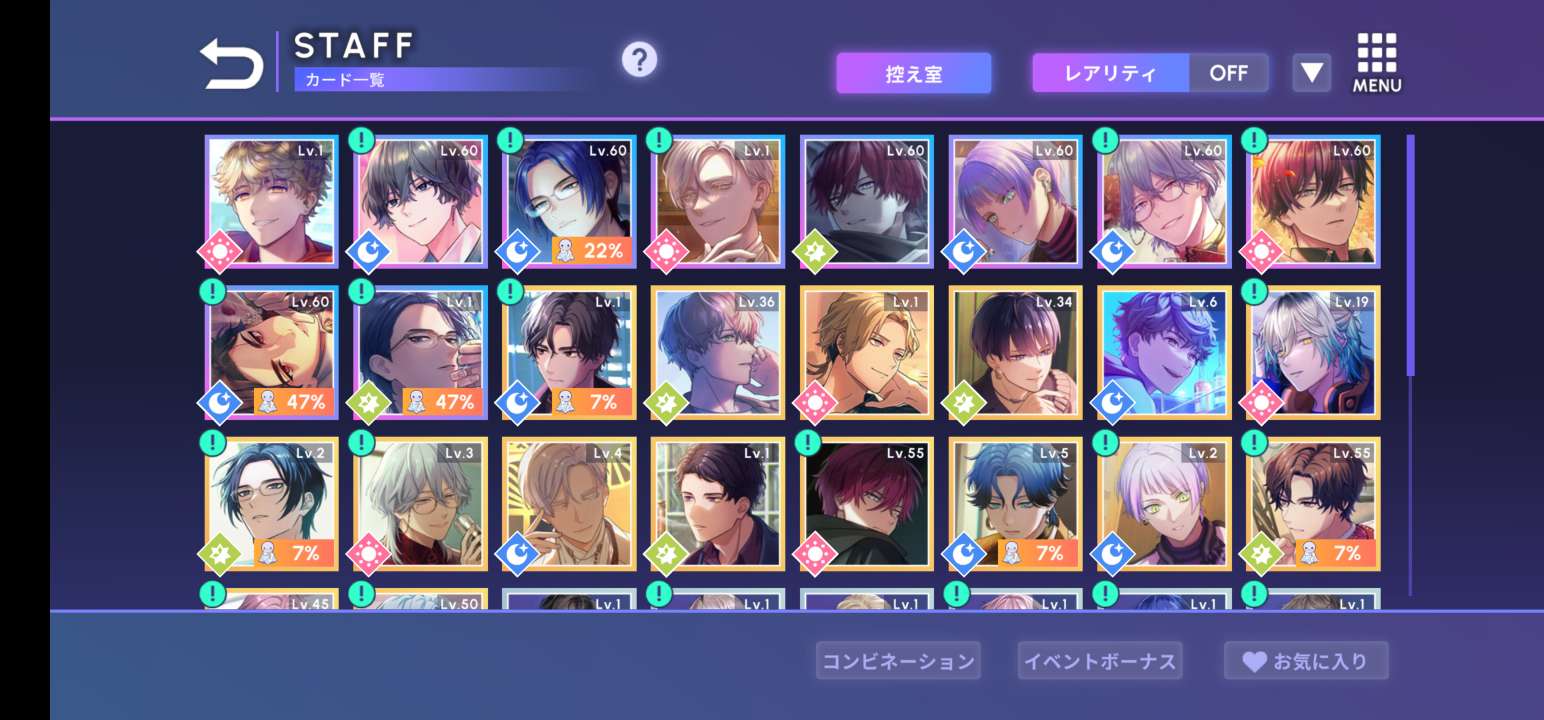
Task: Choose the Lv.60 purple-haired card
Action: [x=1015, y=202]
